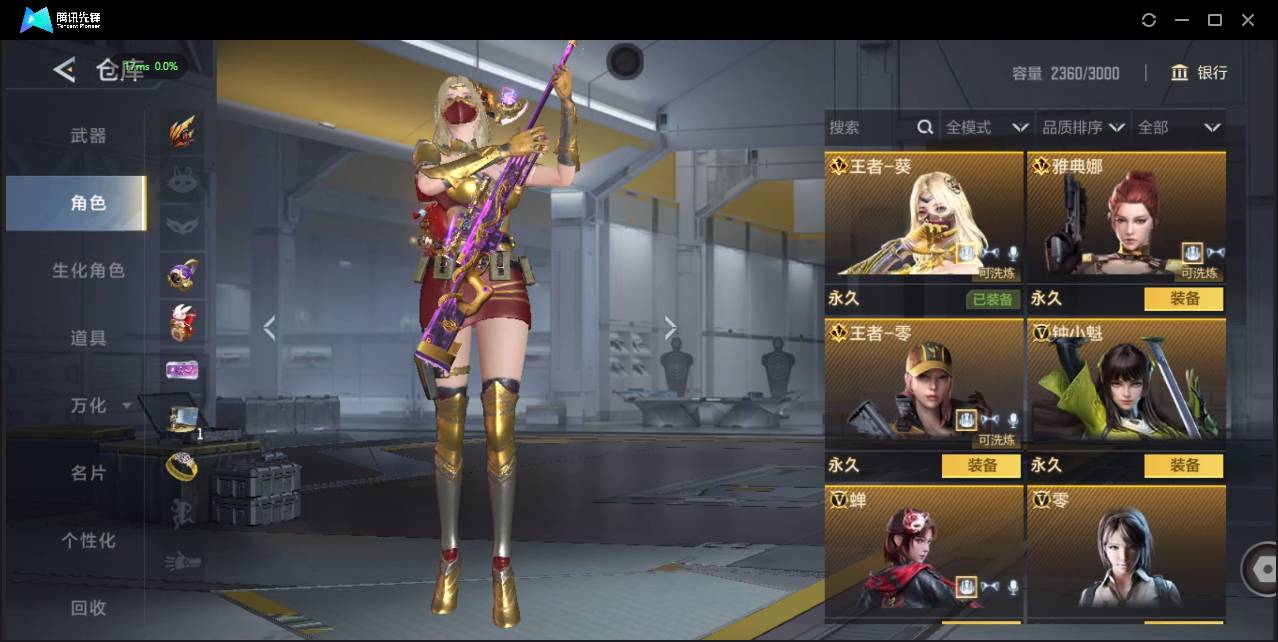This screenshot has width=1278, height=642.
Task: Open the 回收 recycle section
Action: click(x=88, y=607)
